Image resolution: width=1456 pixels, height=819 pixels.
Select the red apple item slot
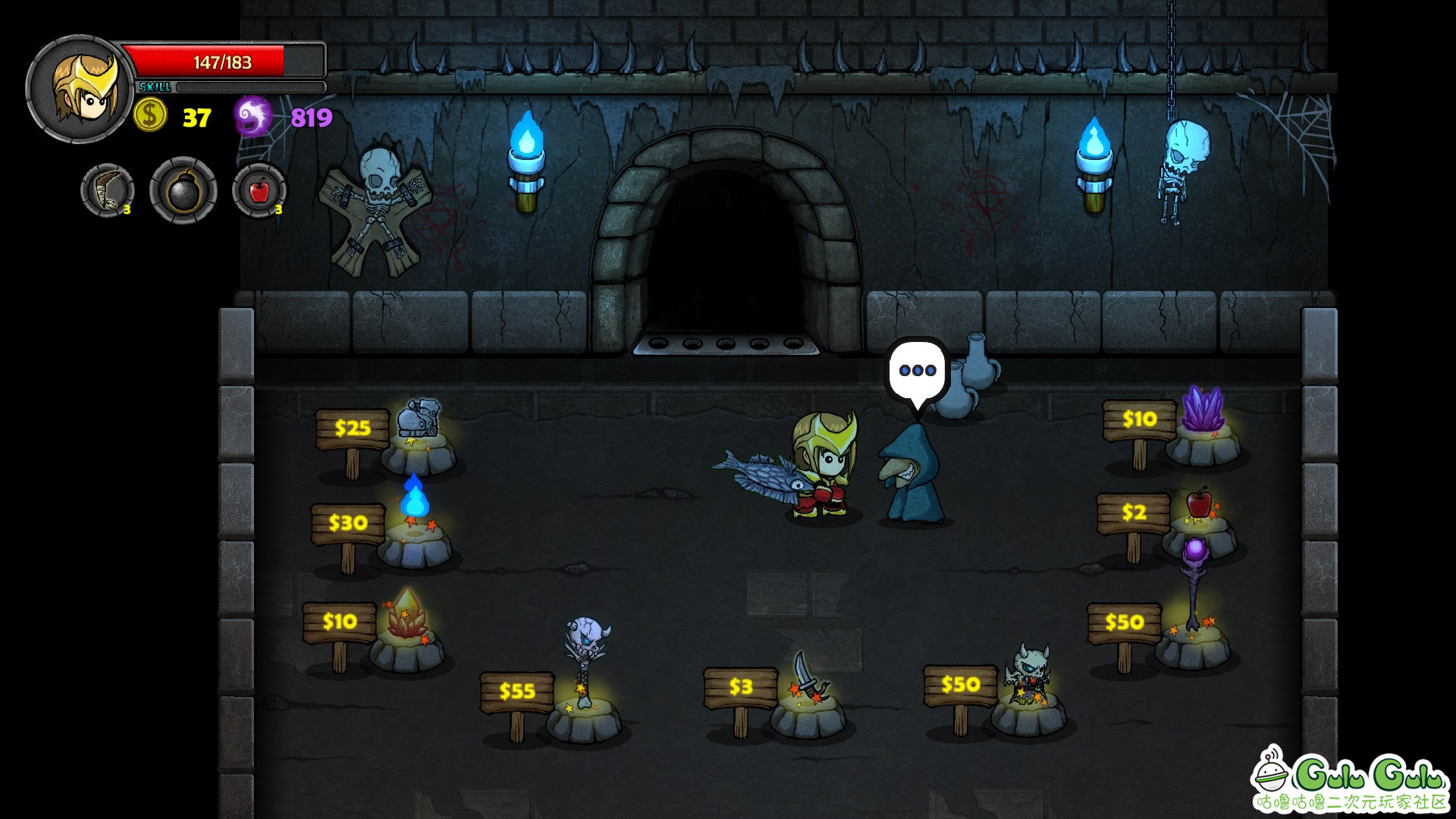[x=259, y=190]
